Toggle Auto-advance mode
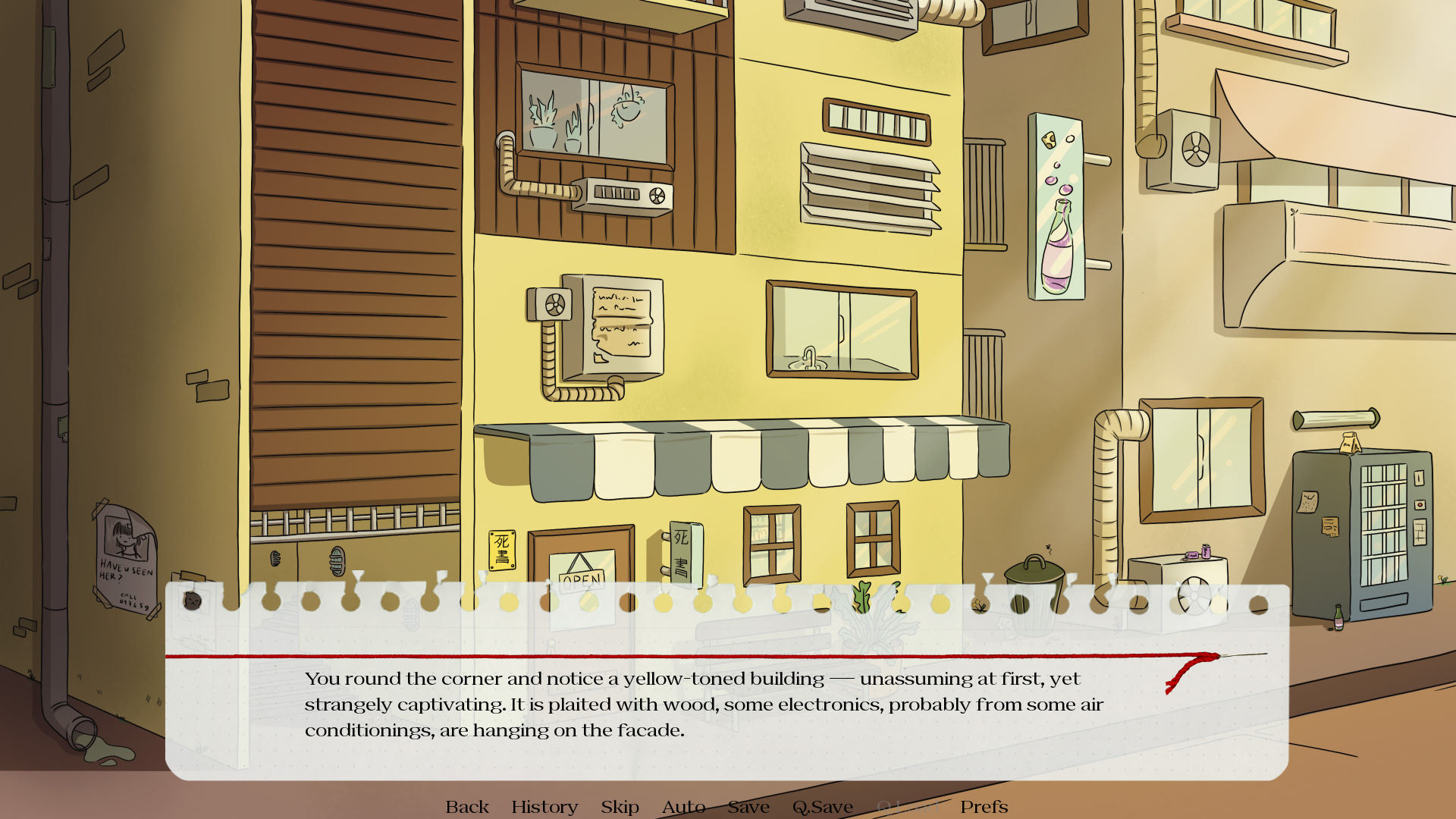 tap(683, 807)
